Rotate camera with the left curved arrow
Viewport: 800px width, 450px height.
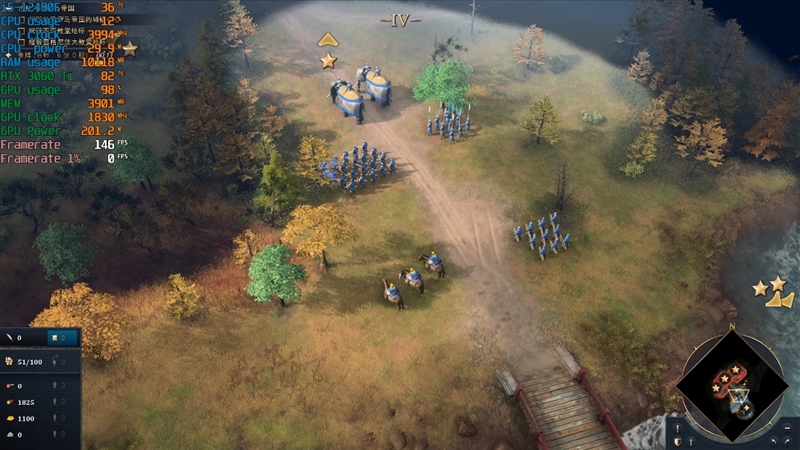pyautogui.click(x=773, y=441)
